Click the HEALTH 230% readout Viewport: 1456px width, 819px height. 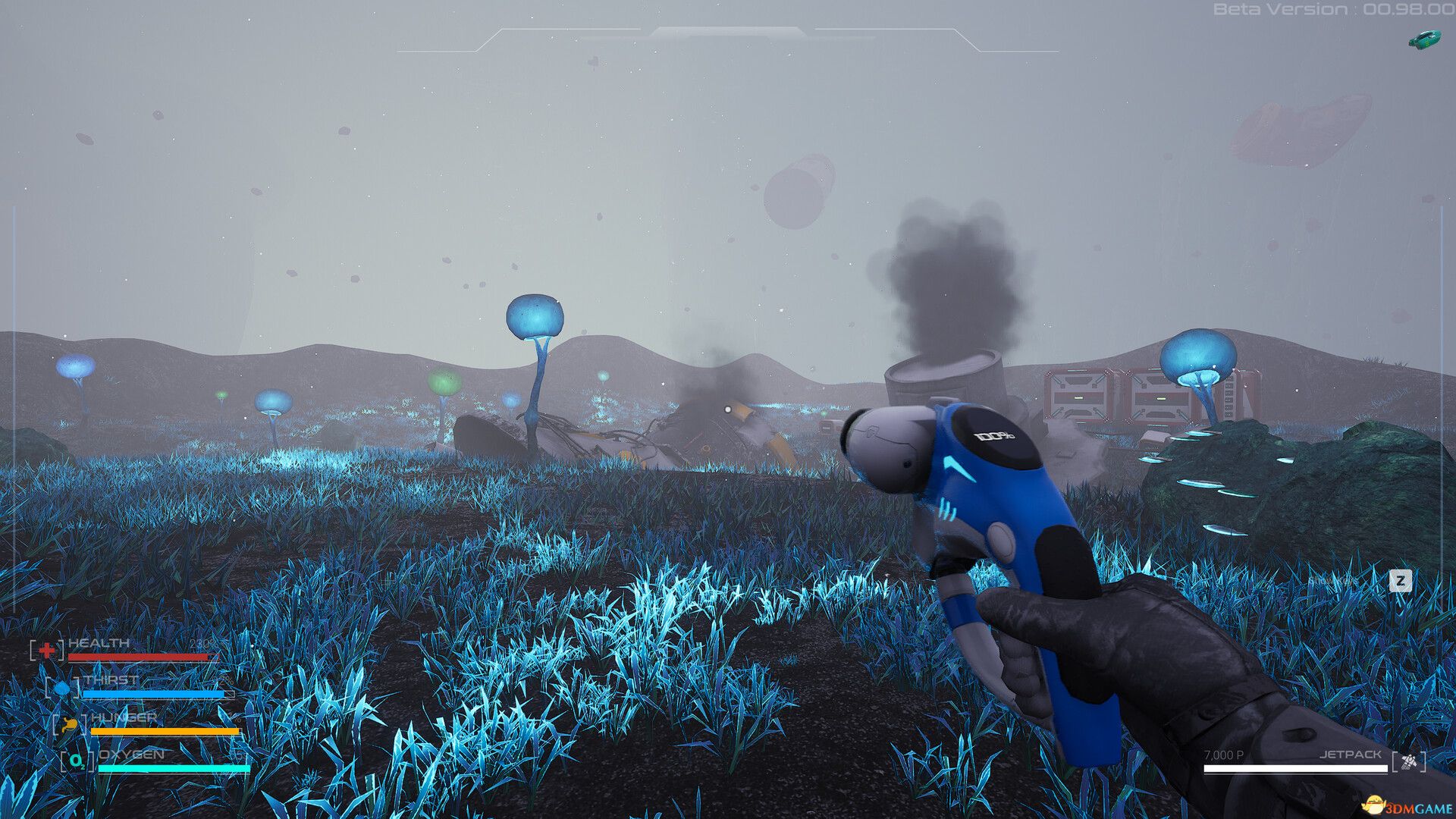[x=203, y=643]
